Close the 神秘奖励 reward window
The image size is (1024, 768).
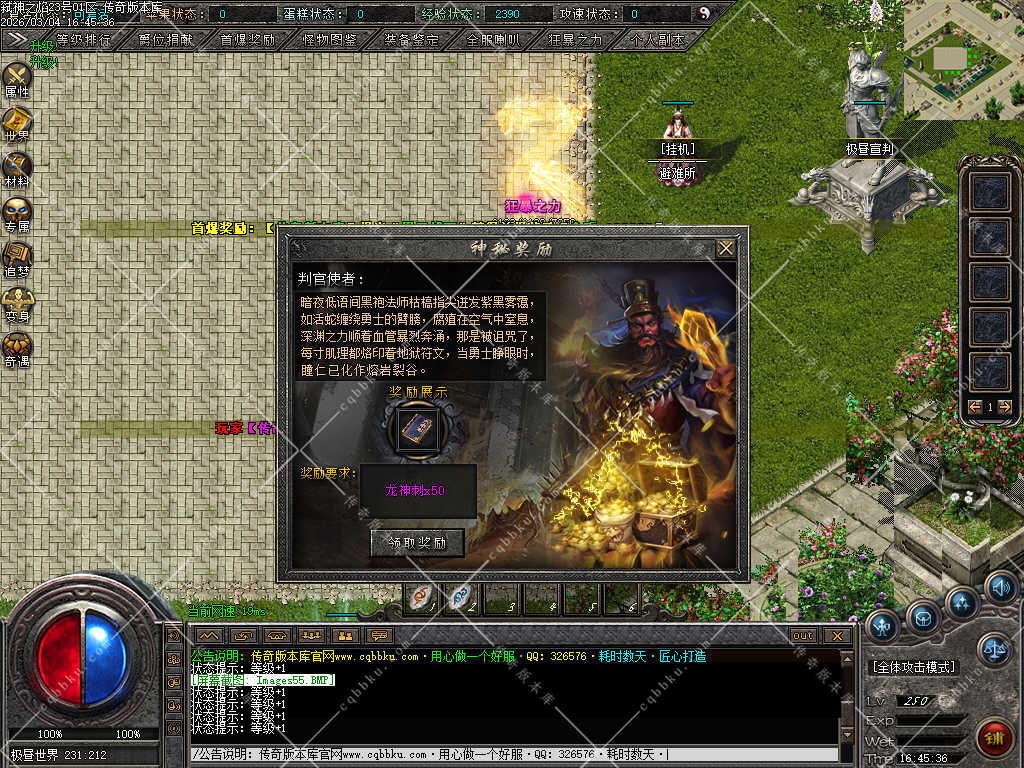point(726,248)
